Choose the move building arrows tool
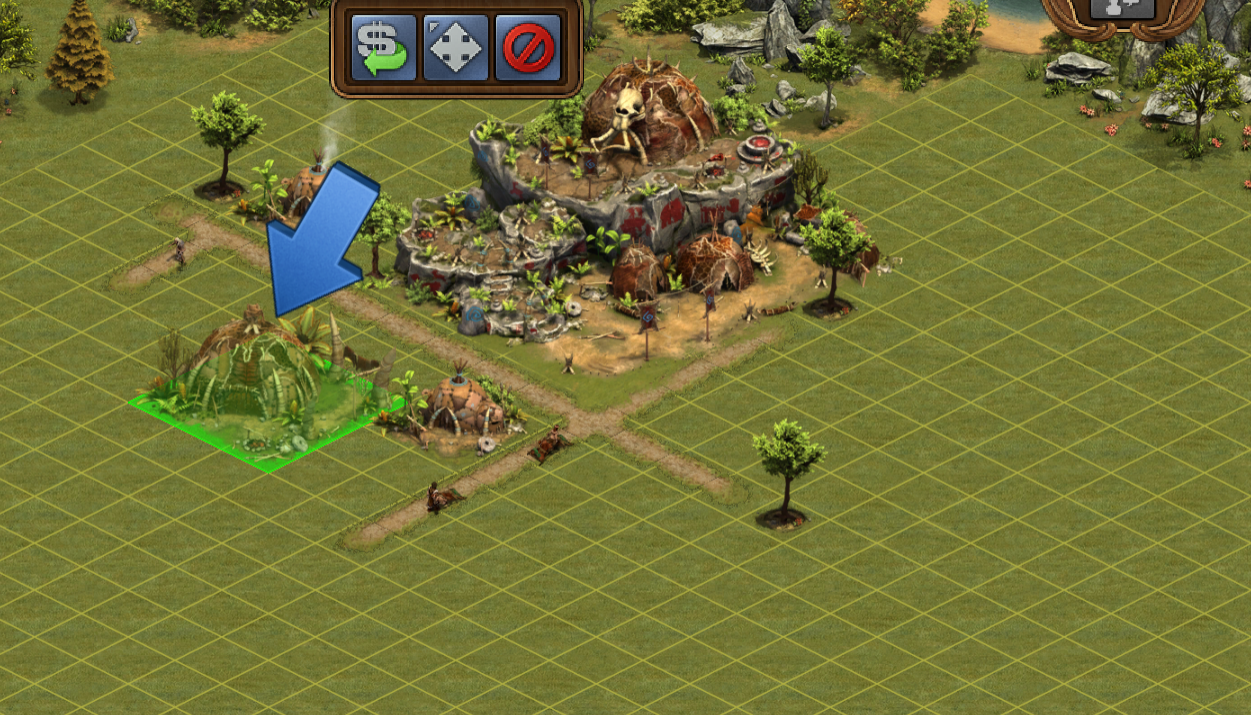 coord(455,47)
